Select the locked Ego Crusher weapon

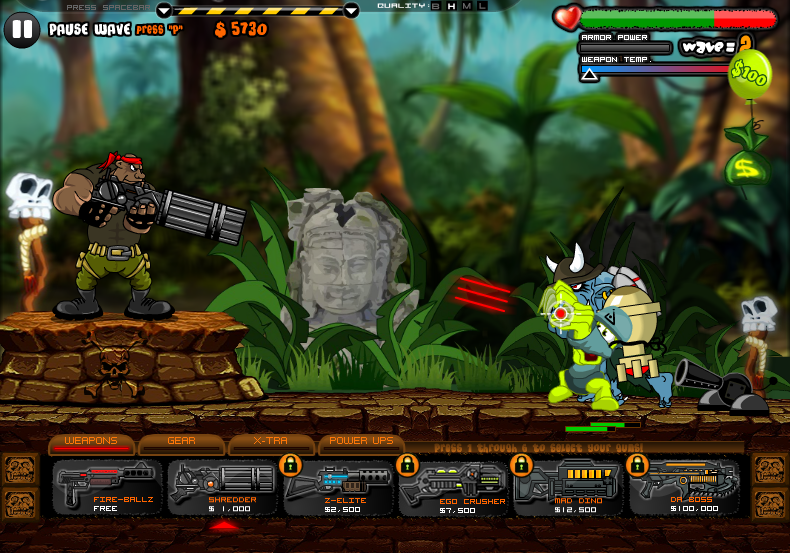point(455,487)
